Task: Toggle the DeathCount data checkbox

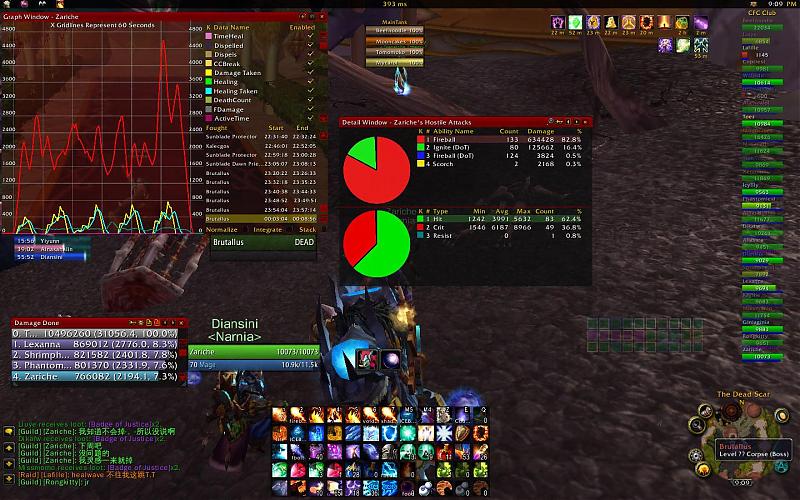Action: click(311, 100)
